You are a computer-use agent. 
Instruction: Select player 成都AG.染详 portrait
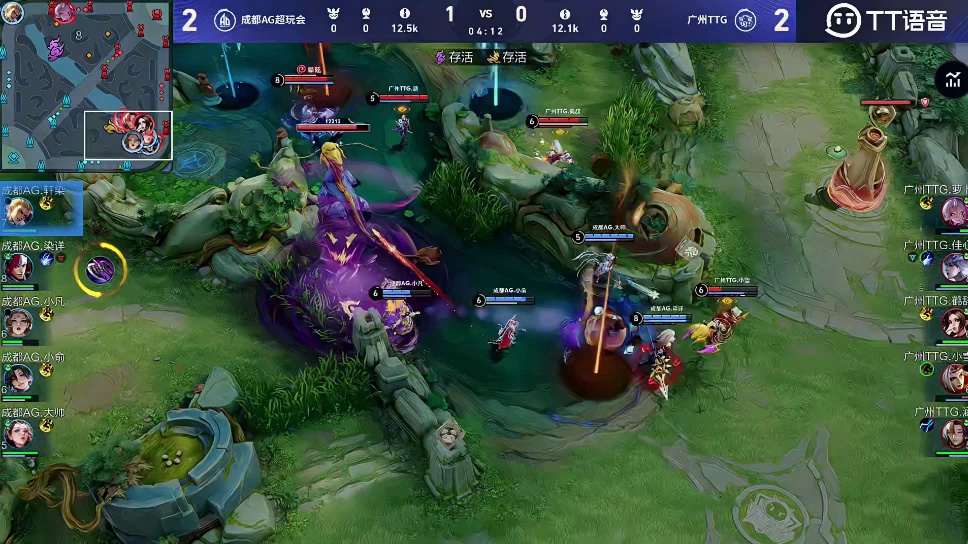(x=17, y=267)
